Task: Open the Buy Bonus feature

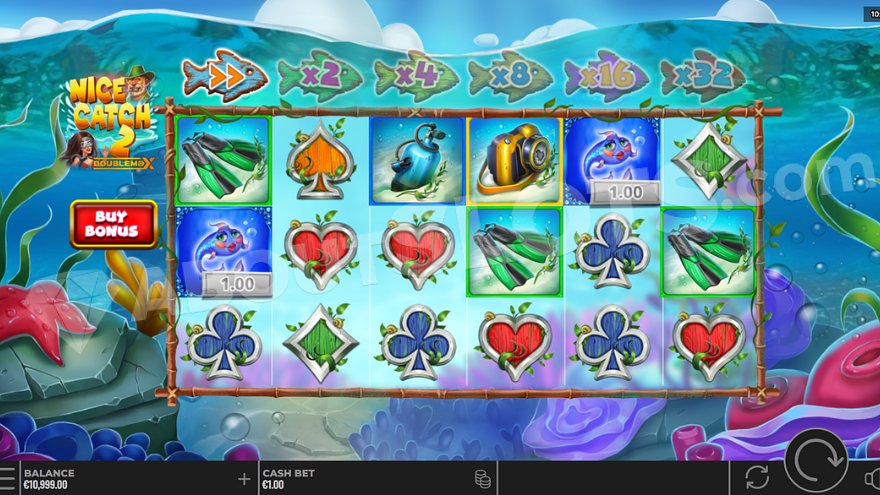Action: [x=113, y=223]
